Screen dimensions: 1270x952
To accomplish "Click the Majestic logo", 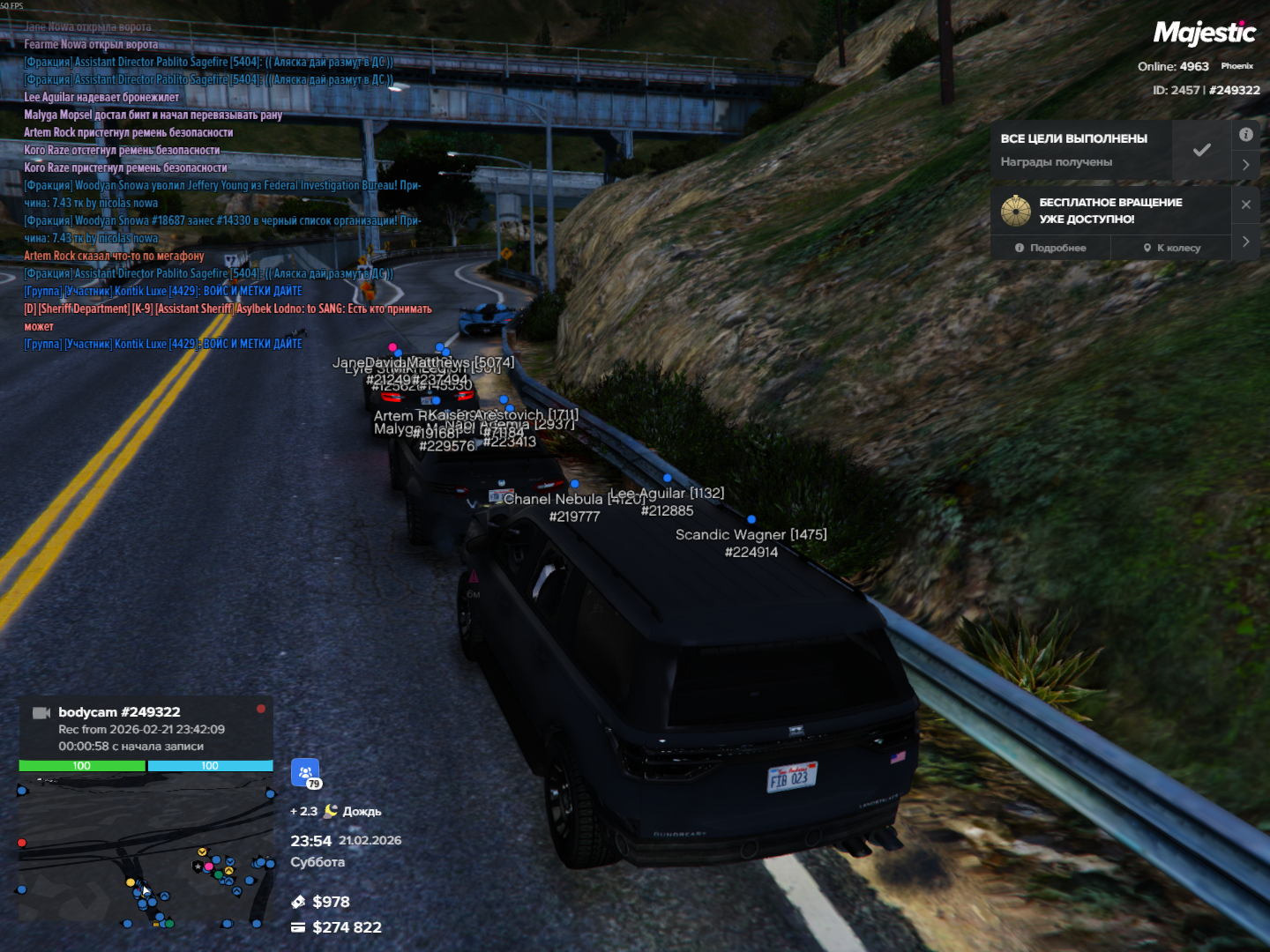I will (x=1204, y=33).
